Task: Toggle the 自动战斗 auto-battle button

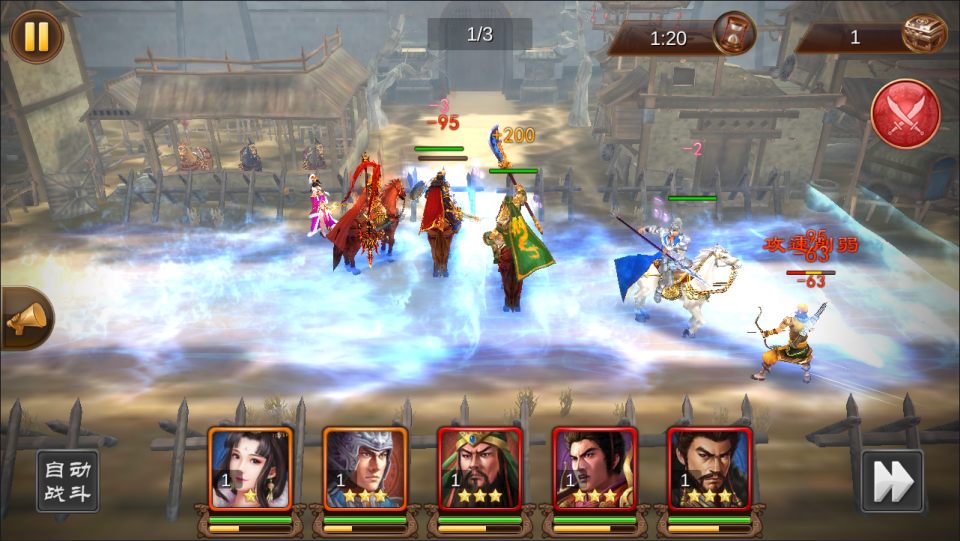Action: [67, 481]
